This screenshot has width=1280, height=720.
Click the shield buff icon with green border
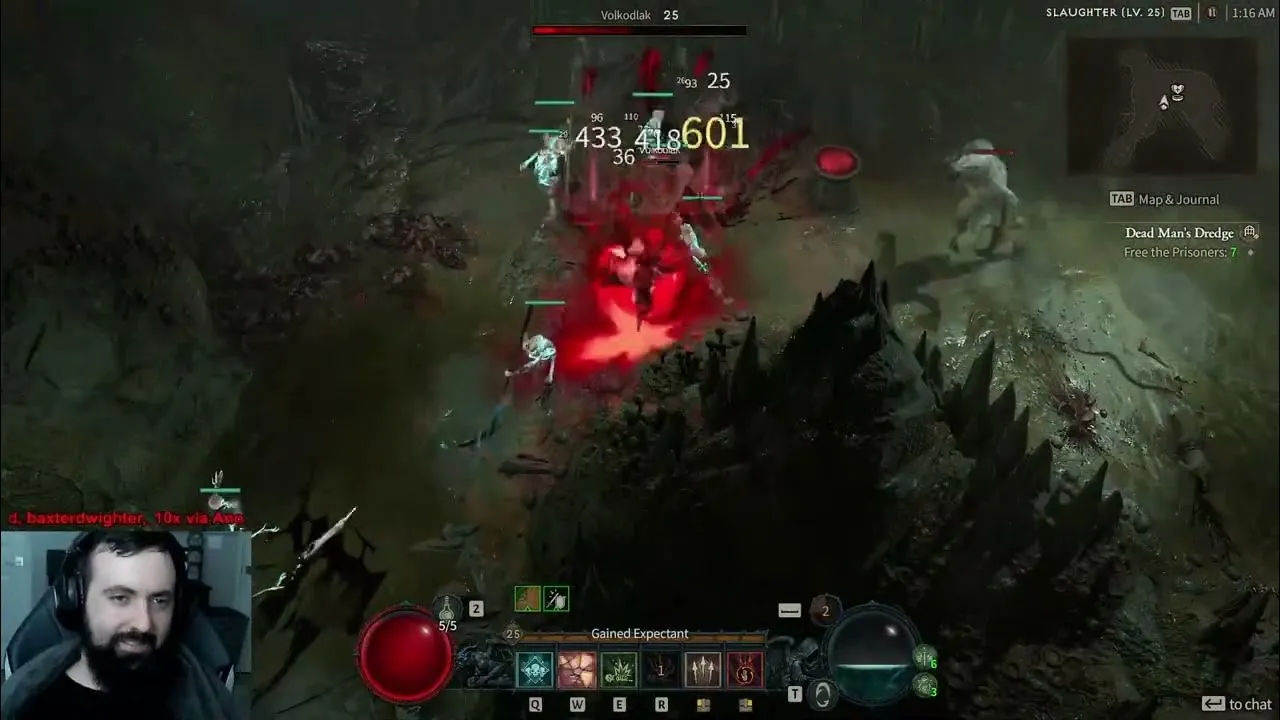click(x=556, y=599)
